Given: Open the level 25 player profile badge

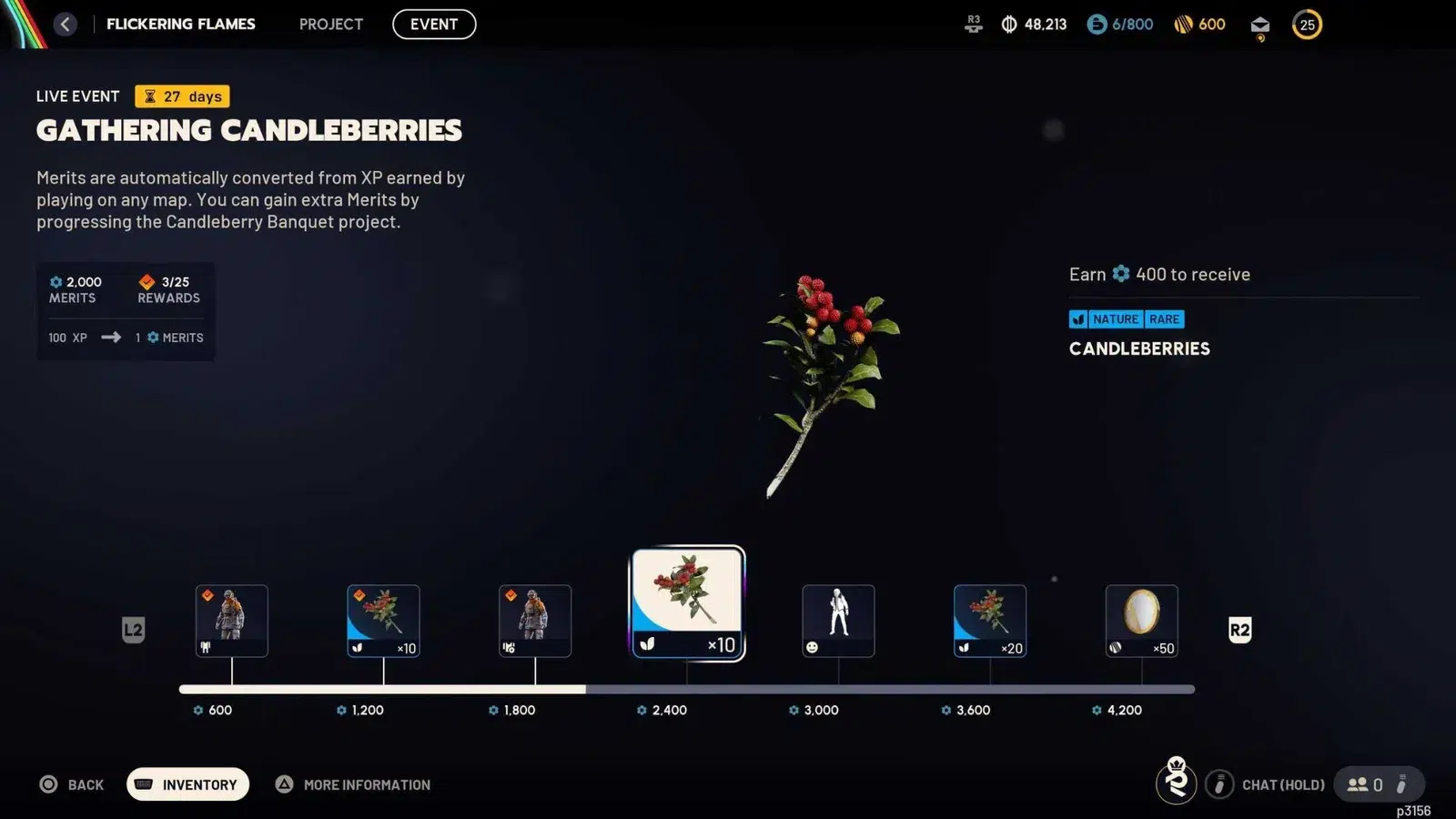Looking at the screenshot, I should [x=1307, y=25].
